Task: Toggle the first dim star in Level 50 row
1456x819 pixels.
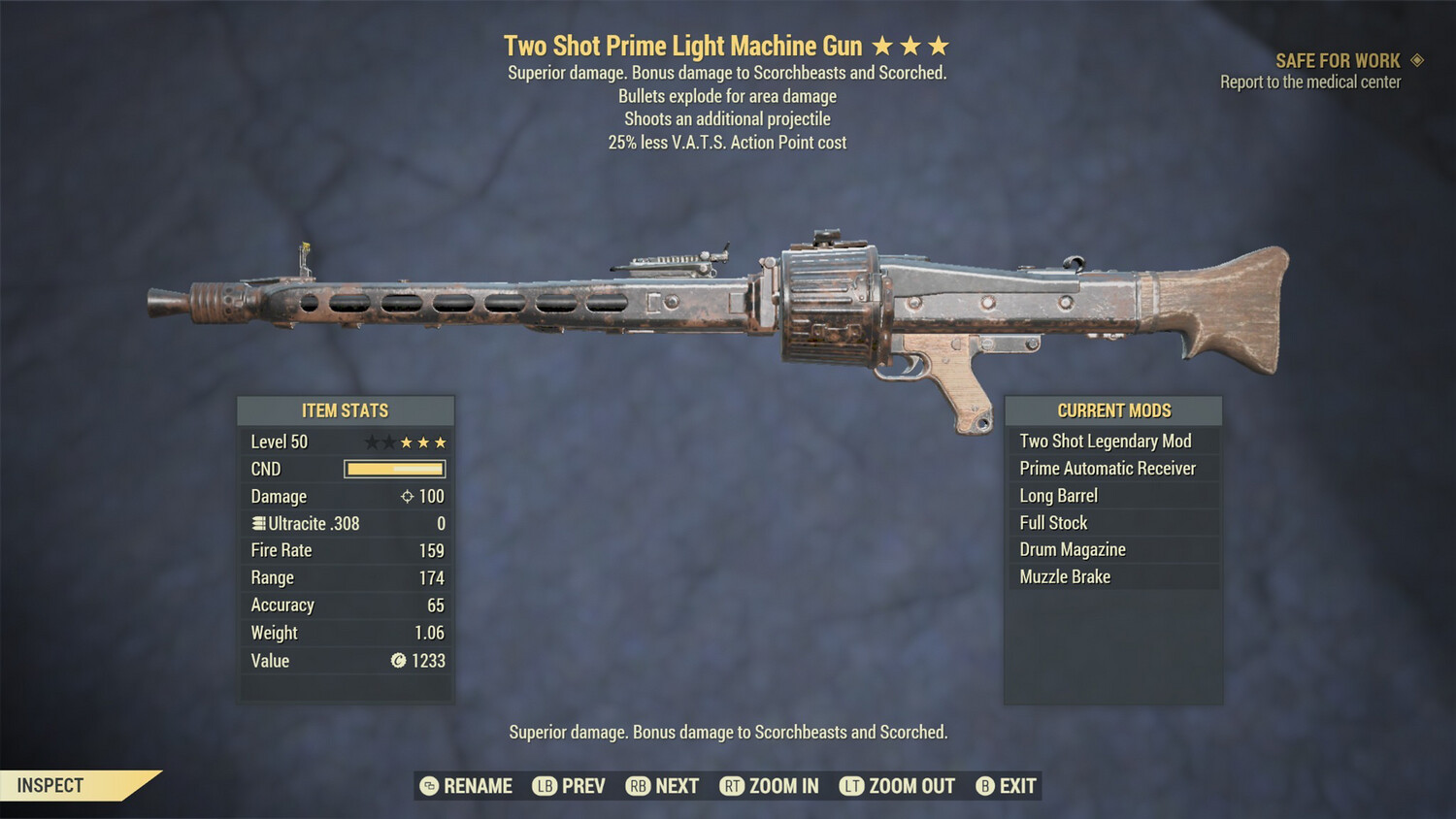Action: (371, 442)
